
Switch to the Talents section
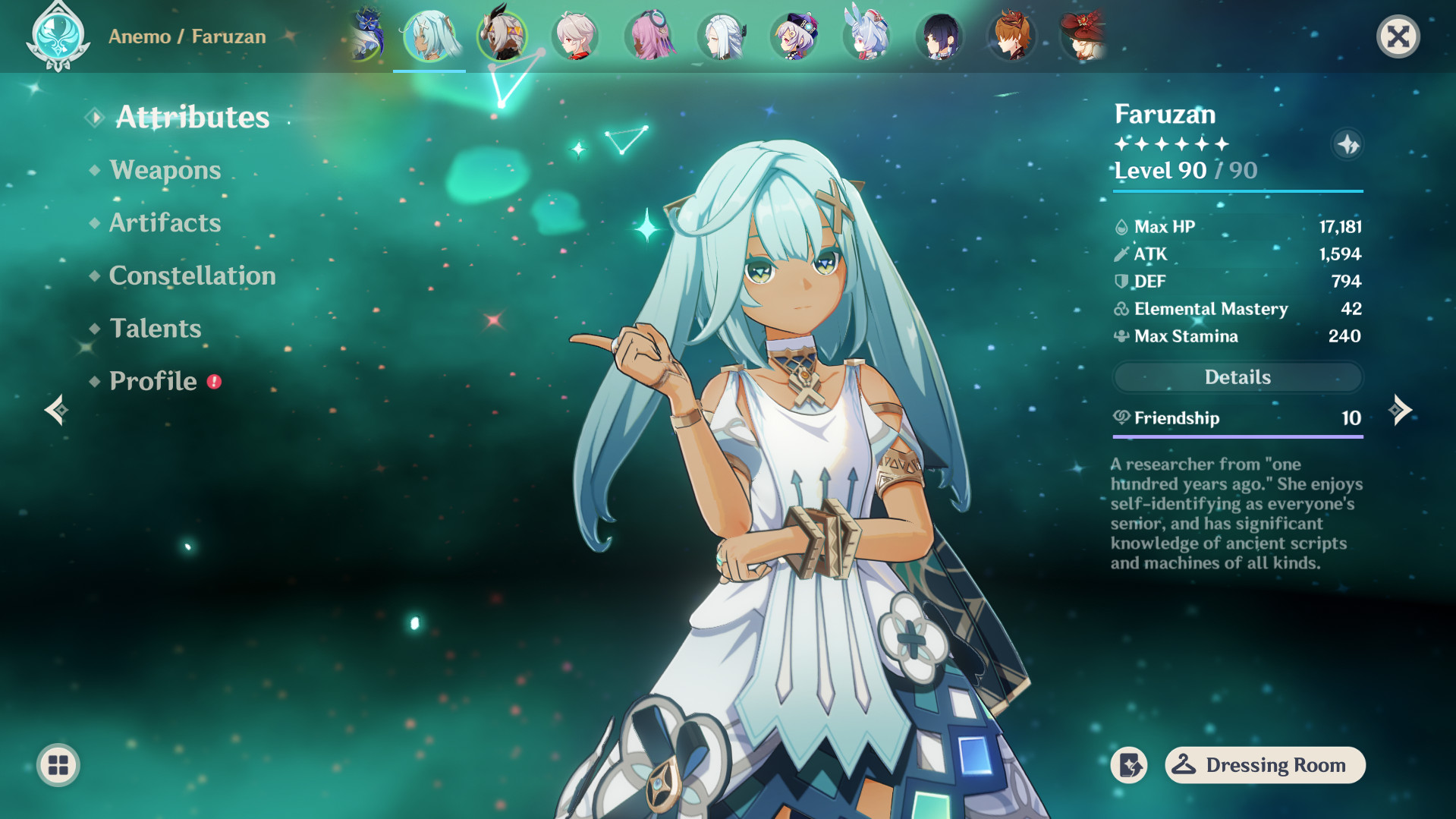[x=155, y=329]
